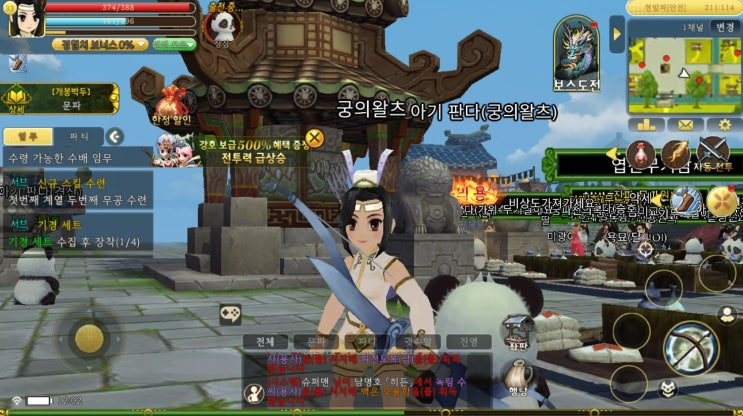This screenshot has height=416, width=743.
Task: Open the 보스도전 boss challenge icon
Action: click(577, 50)
